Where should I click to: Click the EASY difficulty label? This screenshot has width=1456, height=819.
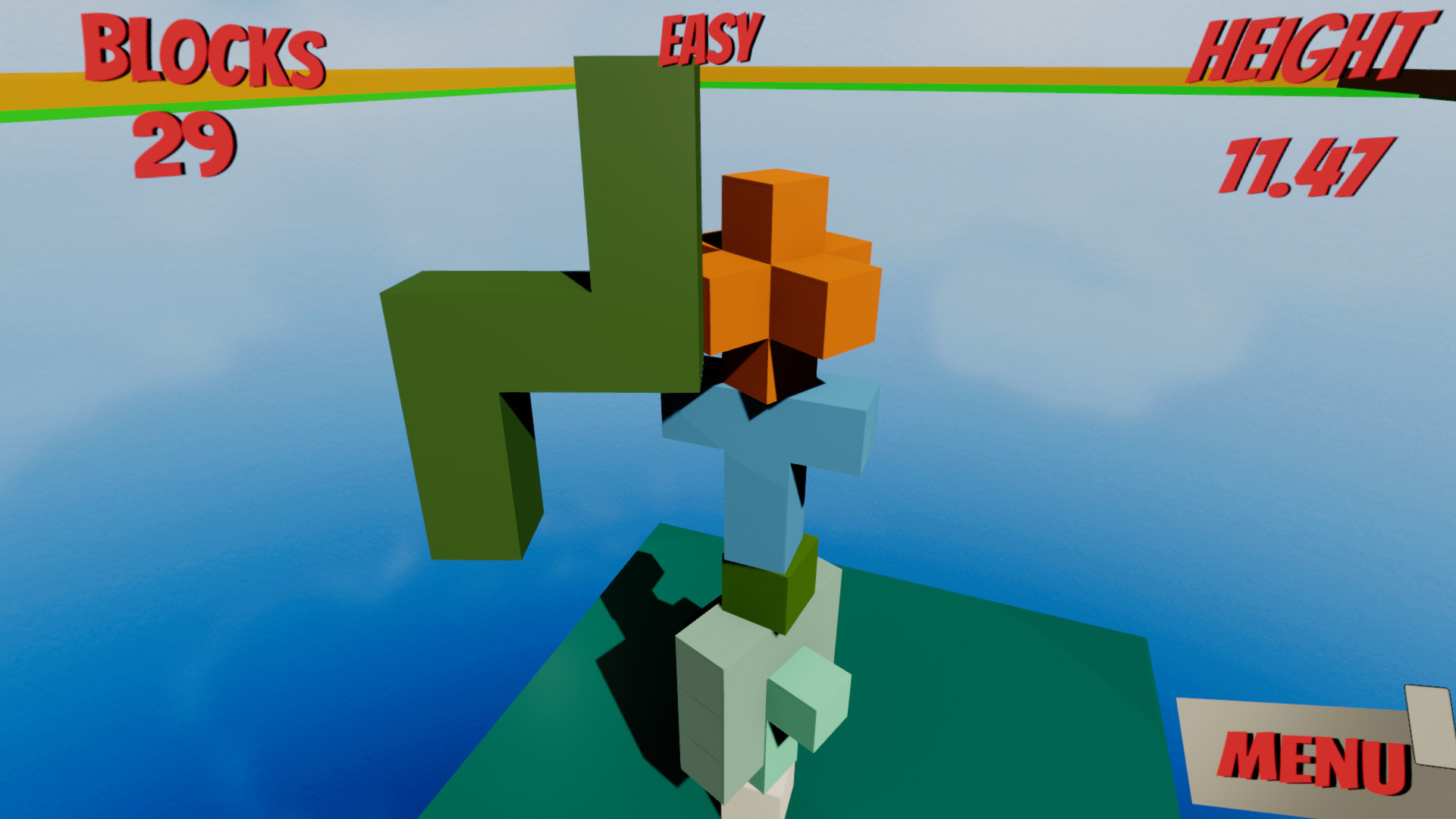pyautogui.click(x=709, y=38)
